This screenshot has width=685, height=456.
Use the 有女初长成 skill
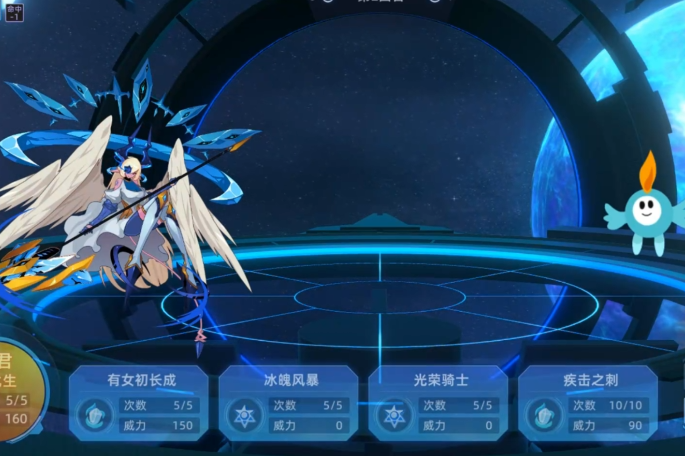tap(139, 403)
